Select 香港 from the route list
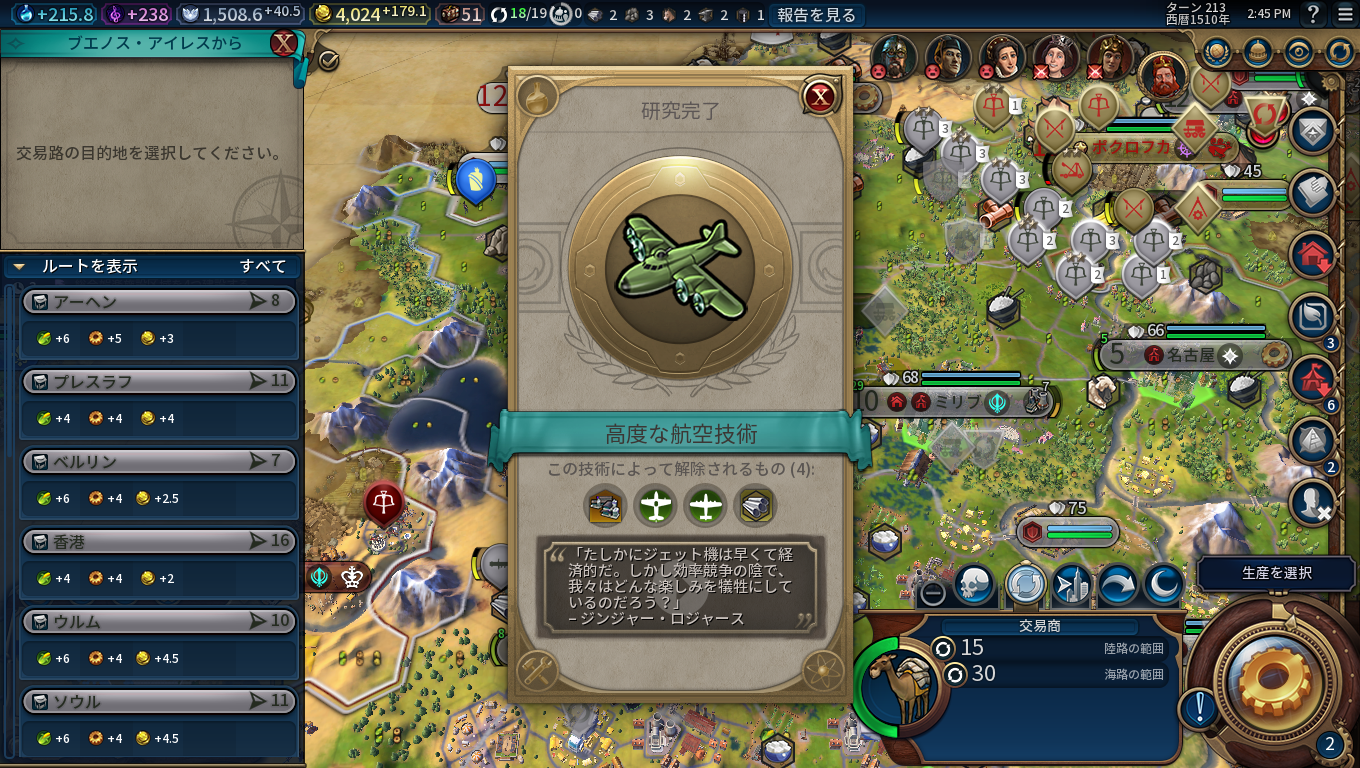 159,541
